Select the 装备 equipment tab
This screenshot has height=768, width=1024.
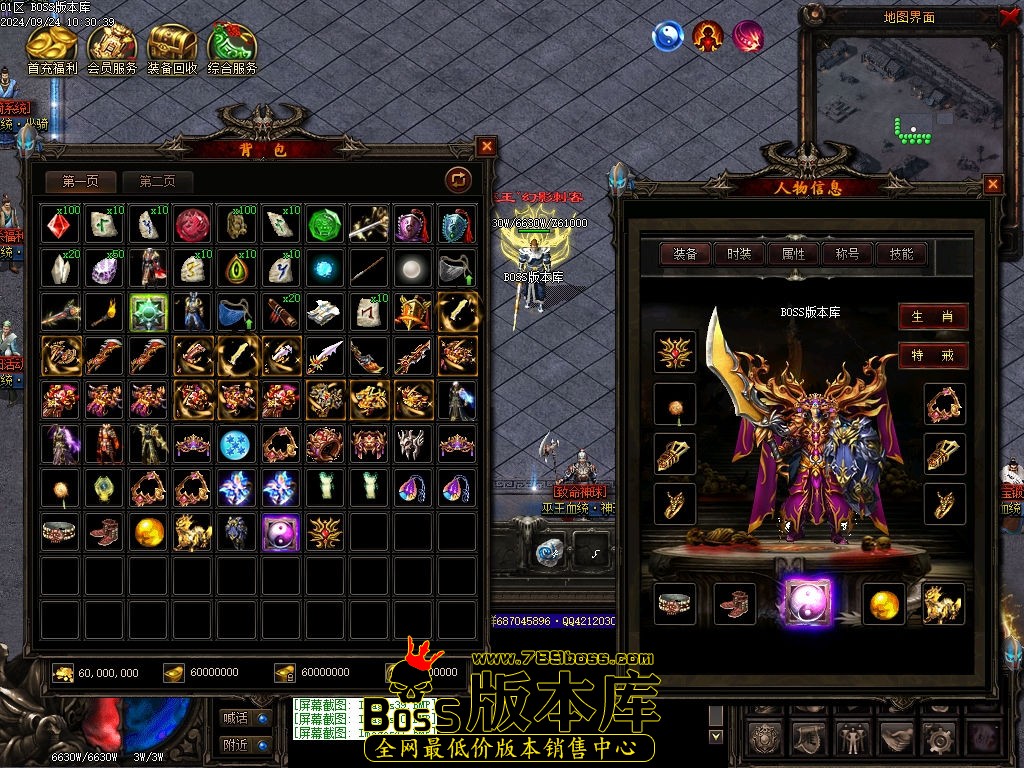coord(685,254)
